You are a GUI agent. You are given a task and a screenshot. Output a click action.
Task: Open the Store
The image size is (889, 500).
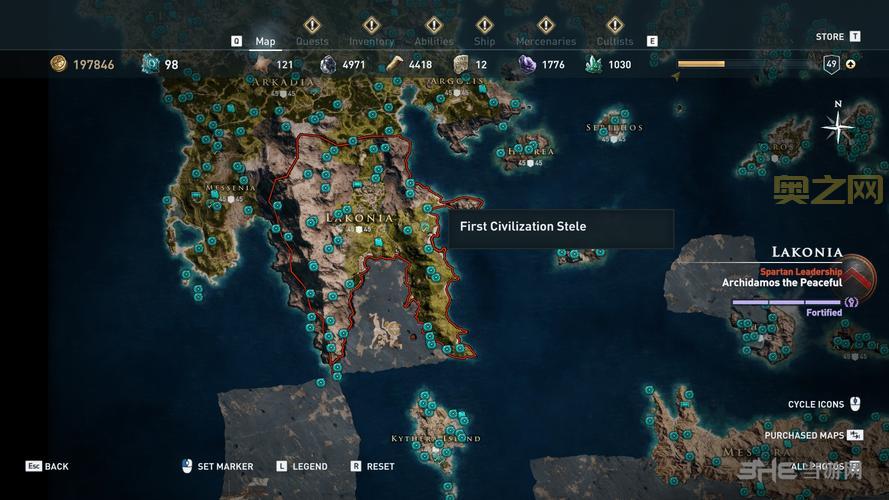click(x=830, y=37)
